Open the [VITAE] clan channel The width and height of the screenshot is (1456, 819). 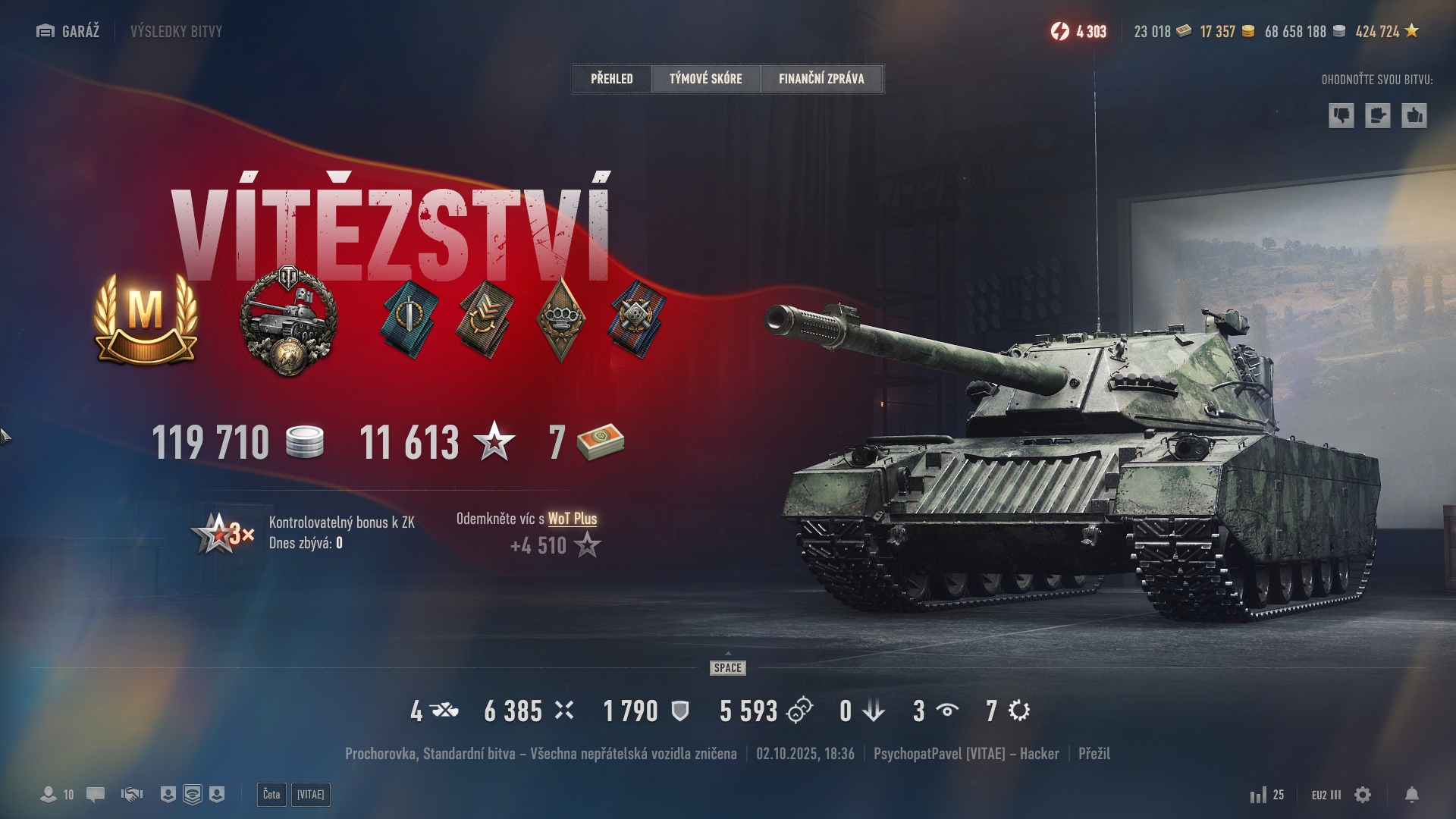[x=310, y=794]
